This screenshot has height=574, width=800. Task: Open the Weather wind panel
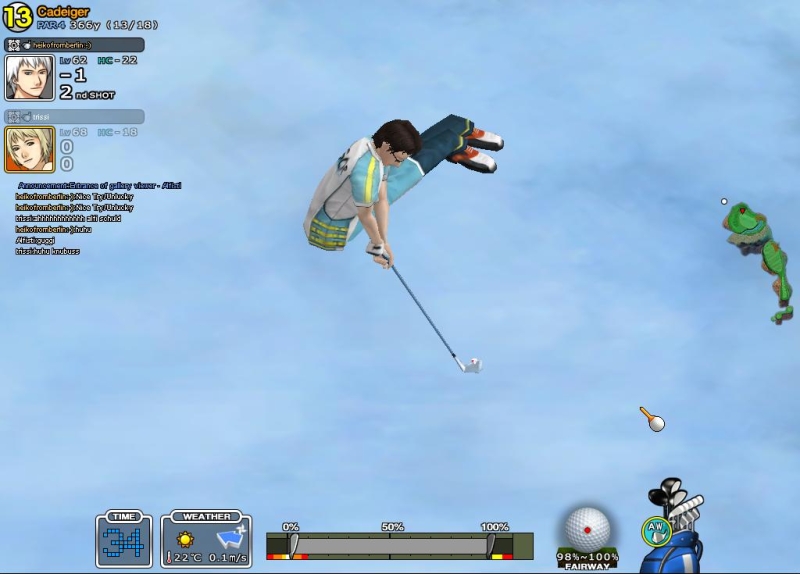point(206,541)
